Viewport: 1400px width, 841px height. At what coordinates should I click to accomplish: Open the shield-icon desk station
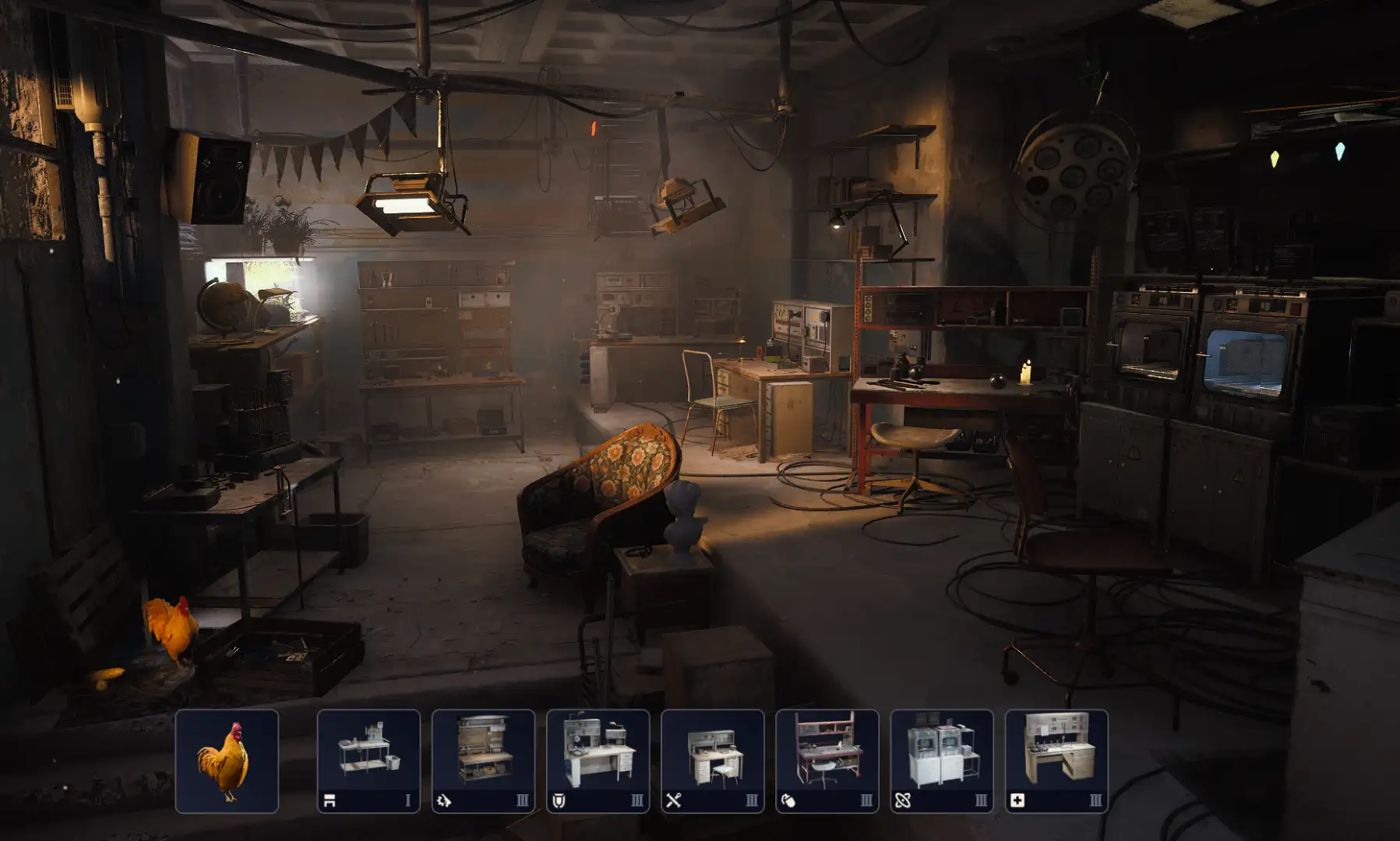[x=598, y=761]
